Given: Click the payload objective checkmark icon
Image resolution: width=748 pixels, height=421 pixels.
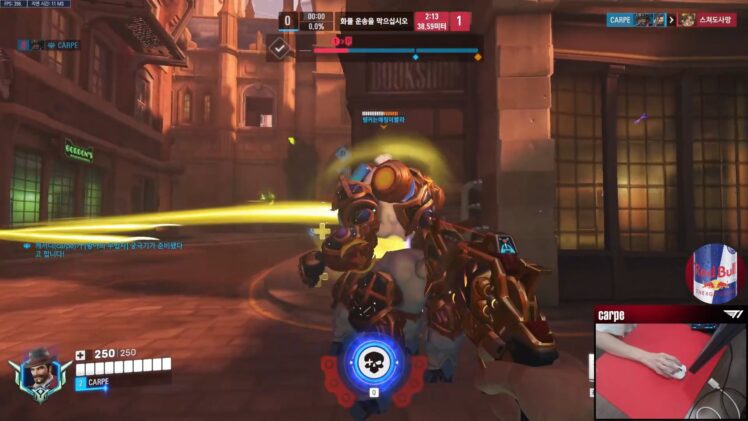Looking at the screenshot, I should coord(281,47).
